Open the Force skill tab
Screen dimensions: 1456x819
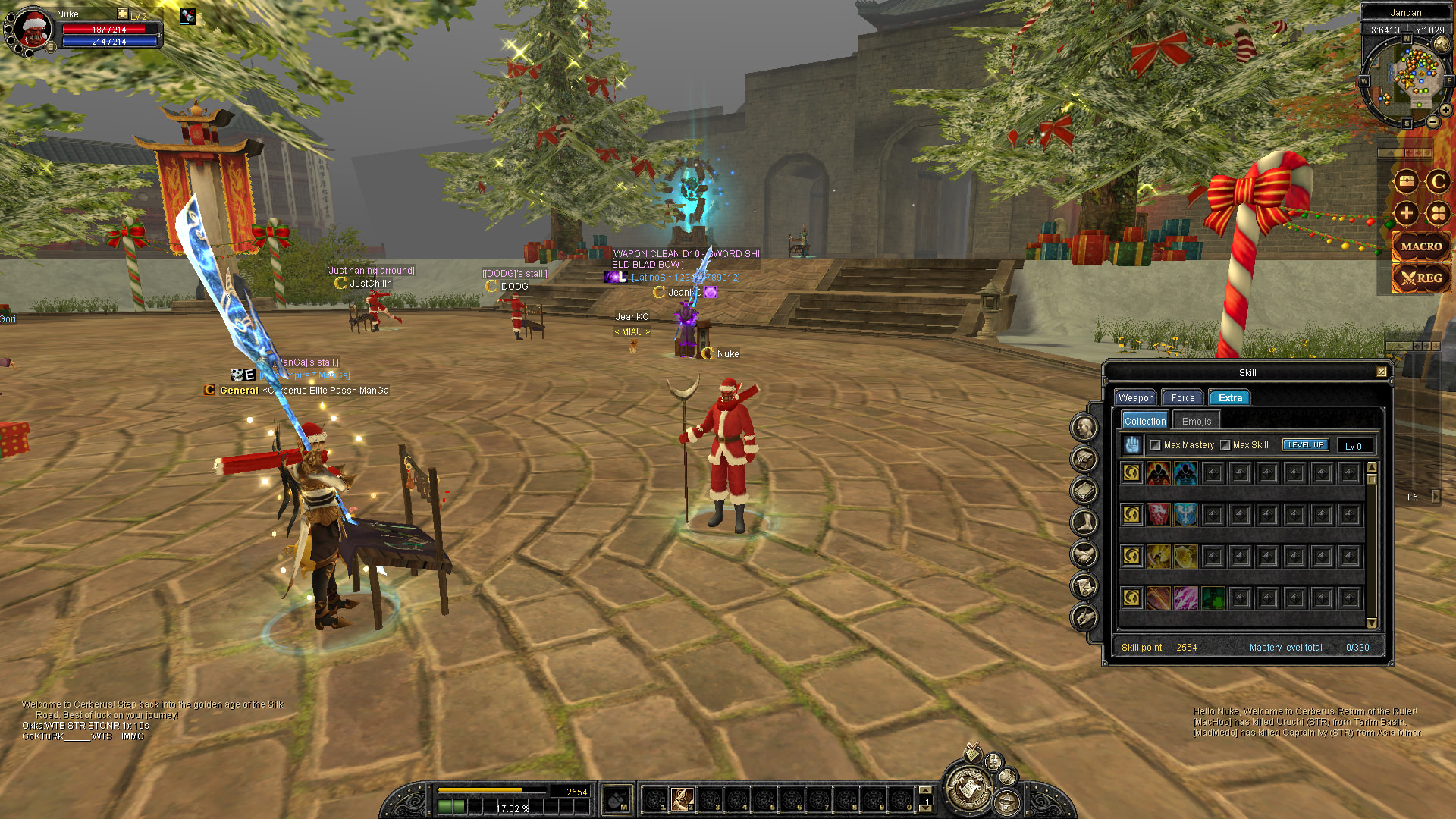click(x=1182, y=398)
